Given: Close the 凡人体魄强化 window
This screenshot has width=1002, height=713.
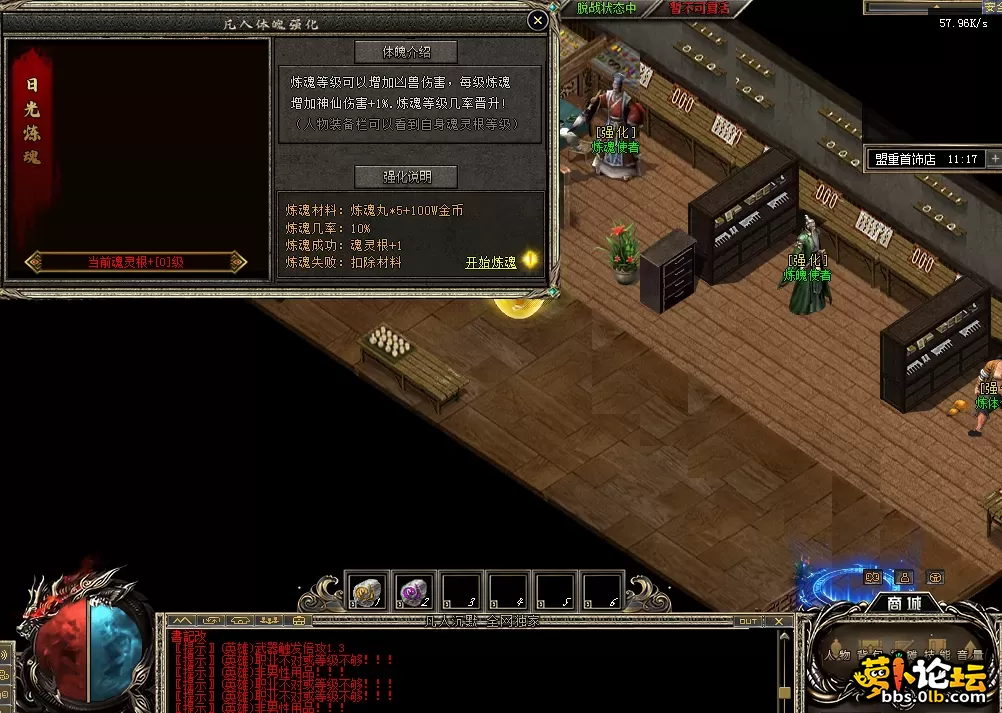Looking at the screenshot, I should [x=538, y=20].
